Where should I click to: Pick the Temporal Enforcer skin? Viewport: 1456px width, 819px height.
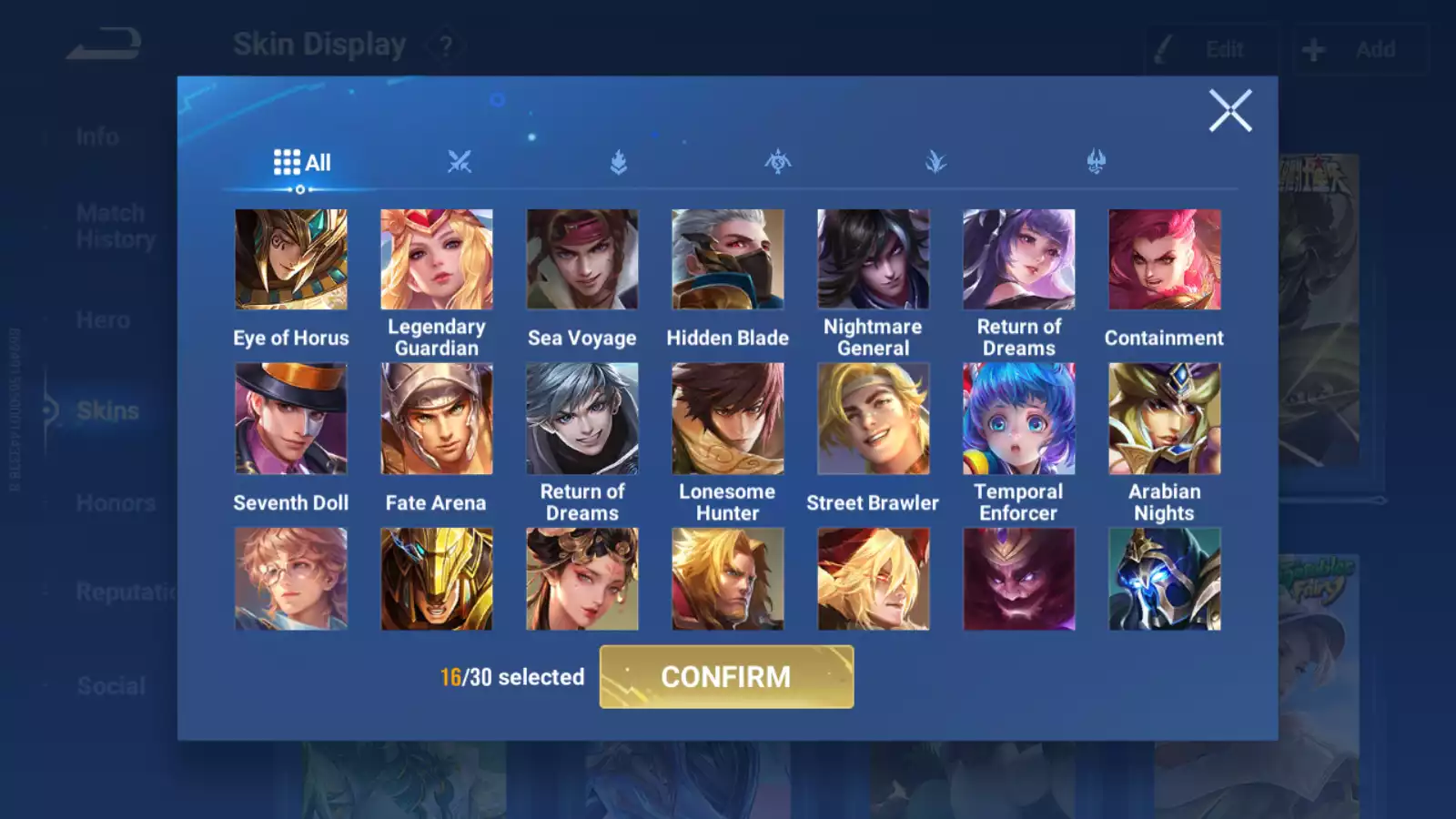tap(1019, 420)
